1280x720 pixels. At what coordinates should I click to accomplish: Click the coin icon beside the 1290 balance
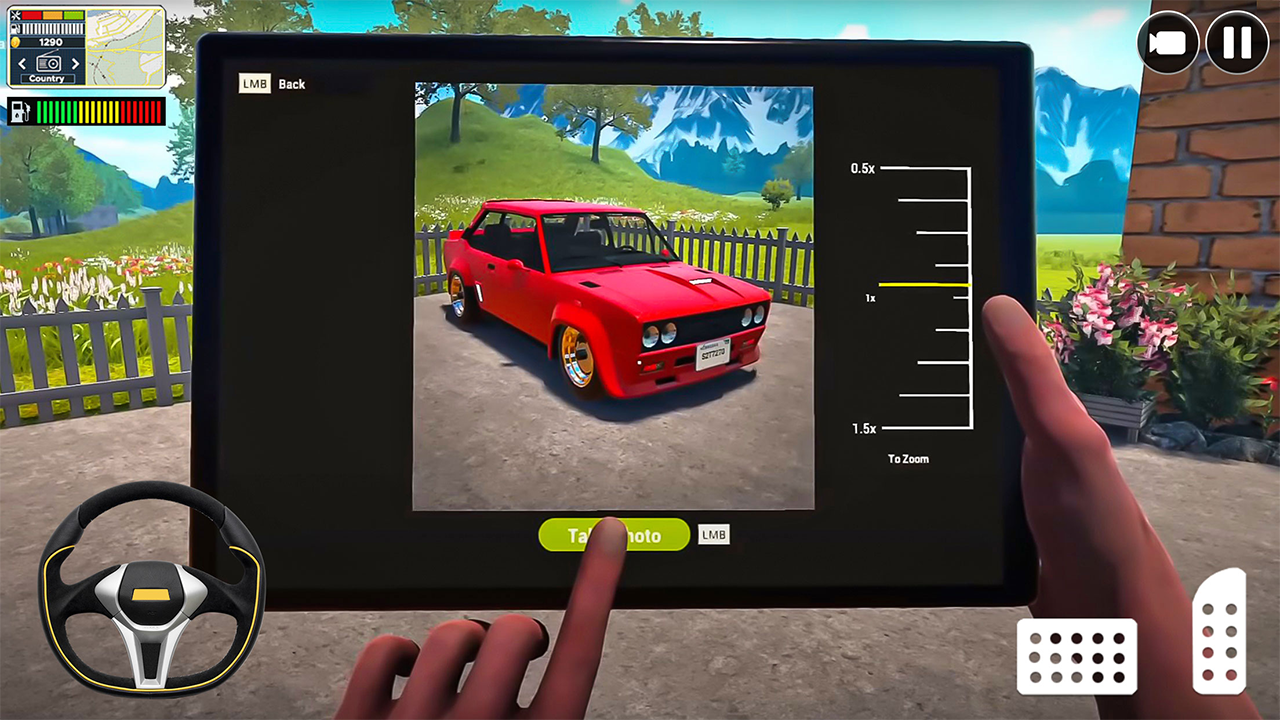pos(16,41)
